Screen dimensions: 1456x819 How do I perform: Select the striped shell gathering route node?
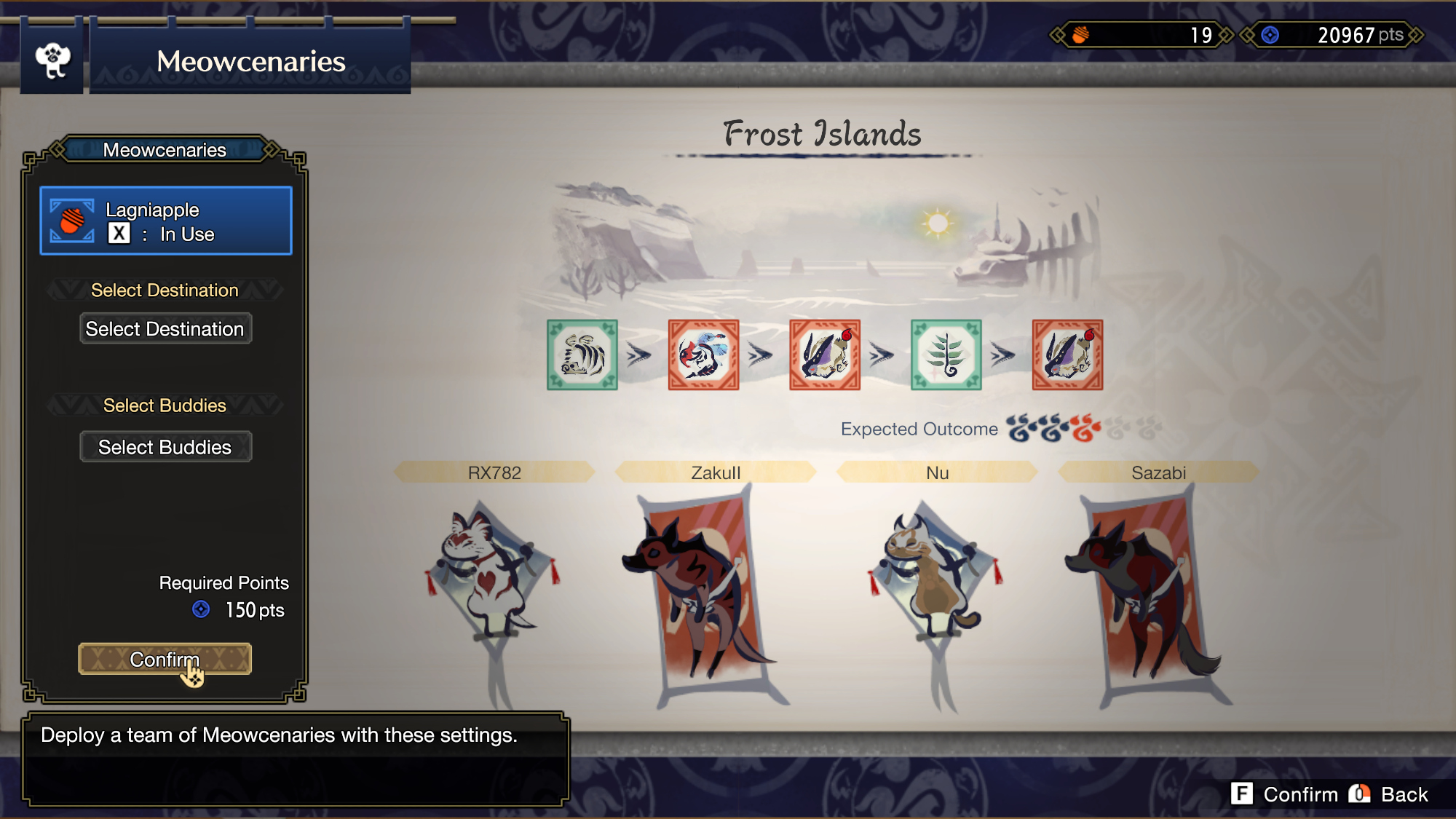pyautogui.click(x=582, y=355)
